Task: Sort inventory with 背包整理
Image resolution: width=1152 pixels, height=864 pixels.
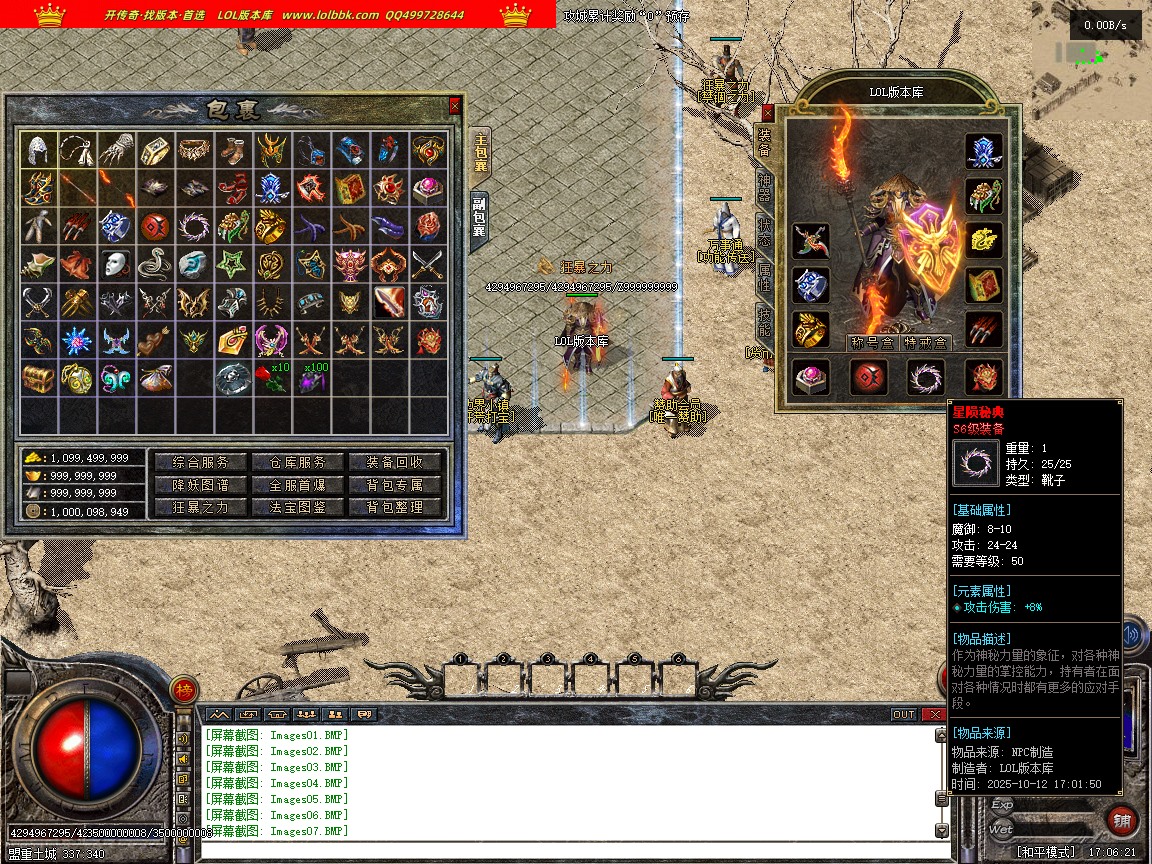Action: [x=395, y=507]
